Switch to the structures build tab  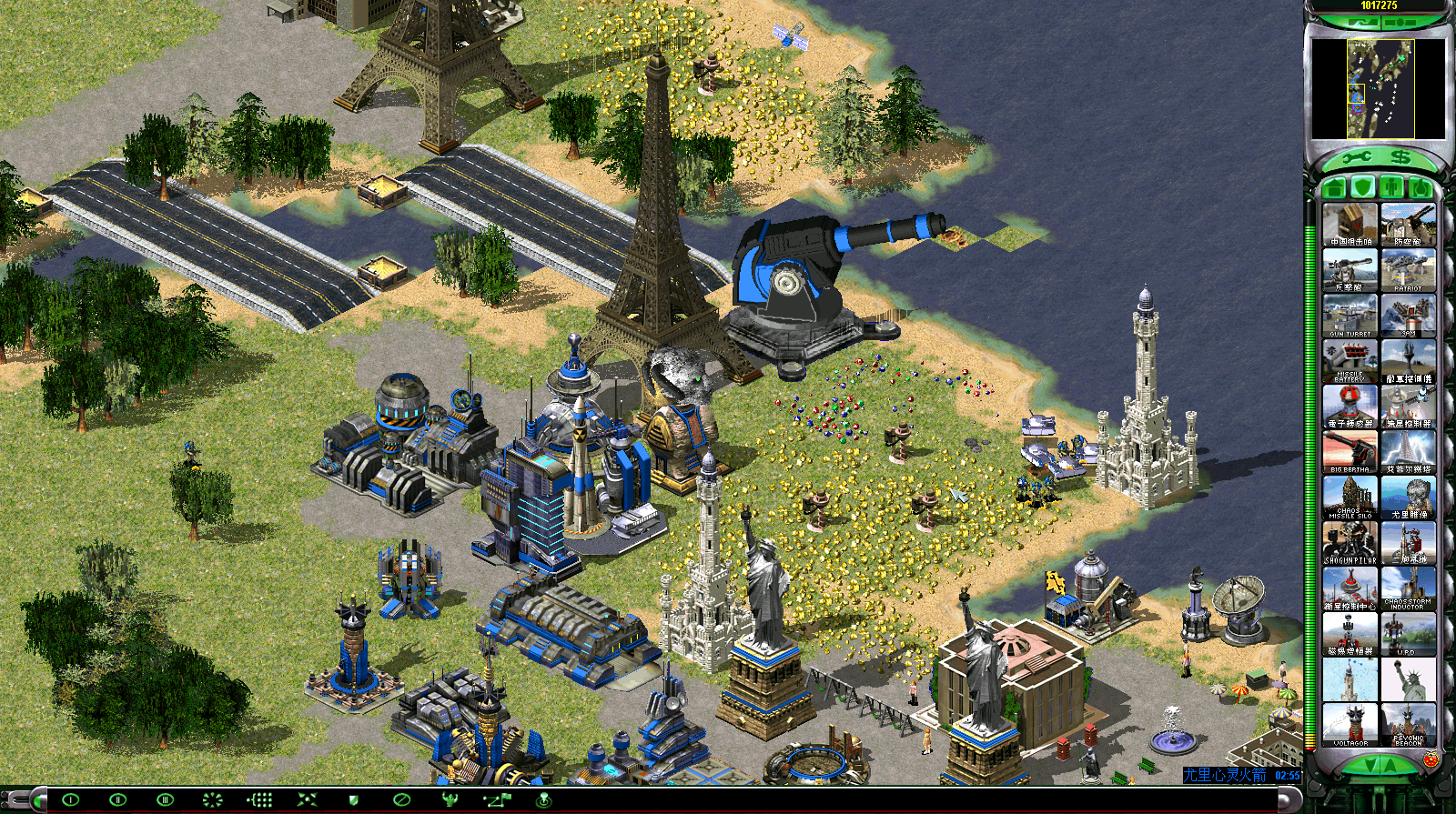click(x=1335, y=188)
